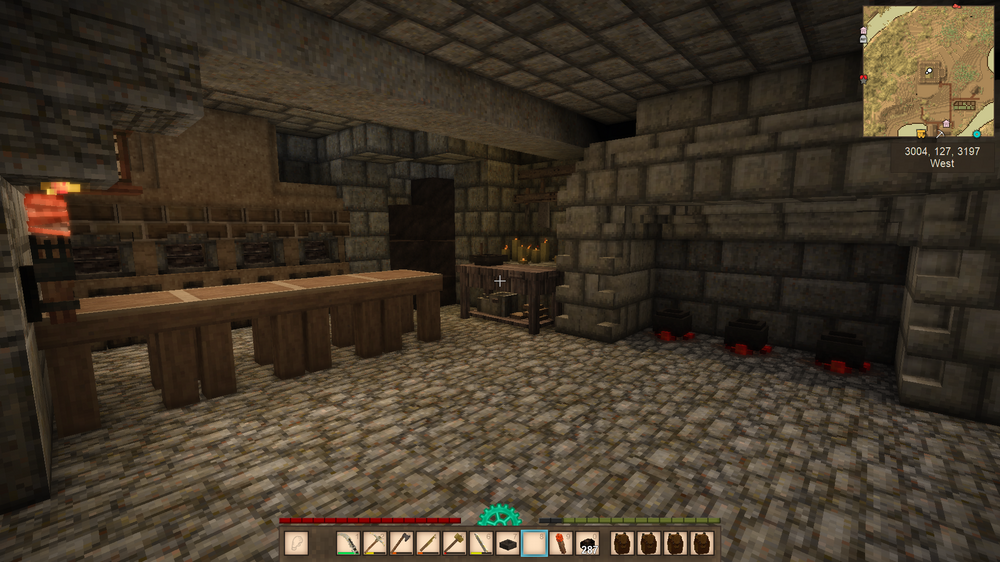Equip the pickaxe from the hotbar

[375, 543]
